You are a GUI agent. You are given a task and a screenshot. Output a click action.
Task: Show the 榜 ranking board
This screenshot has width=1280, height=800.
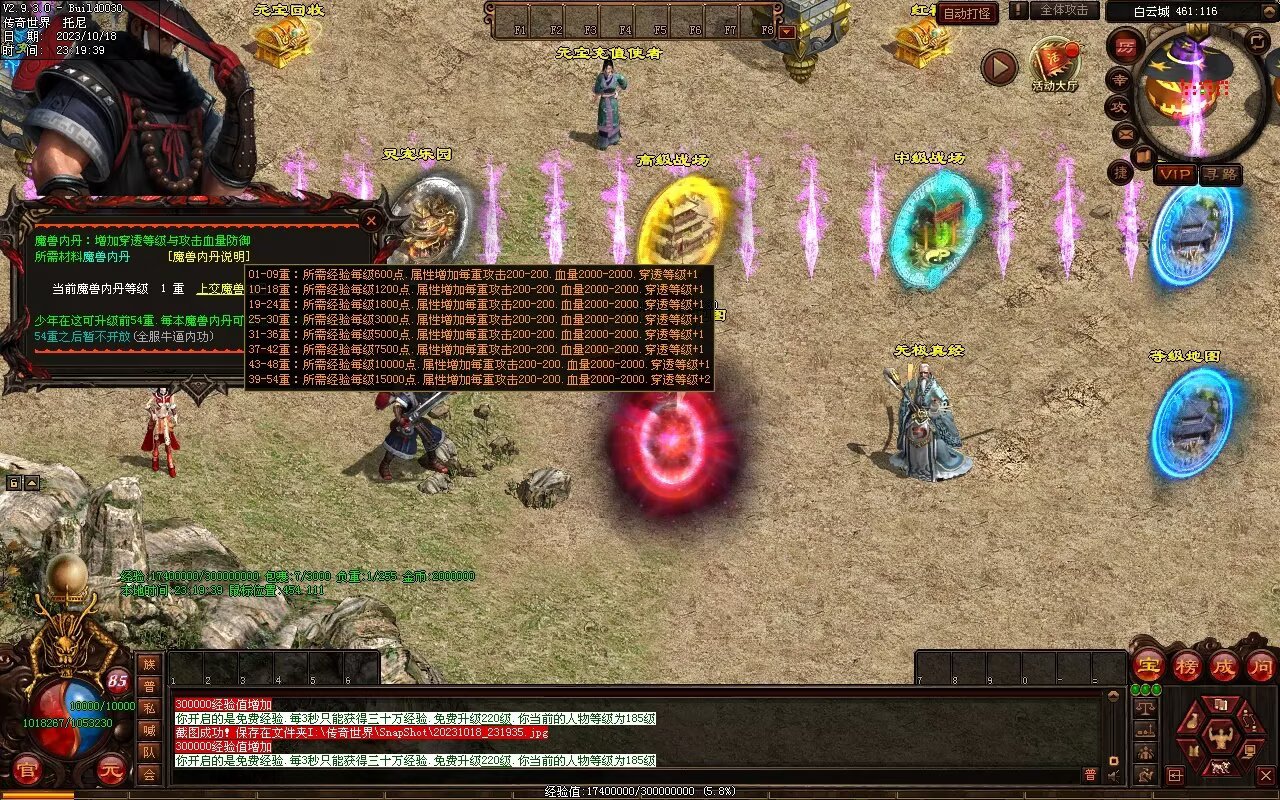coord(1186,665)
